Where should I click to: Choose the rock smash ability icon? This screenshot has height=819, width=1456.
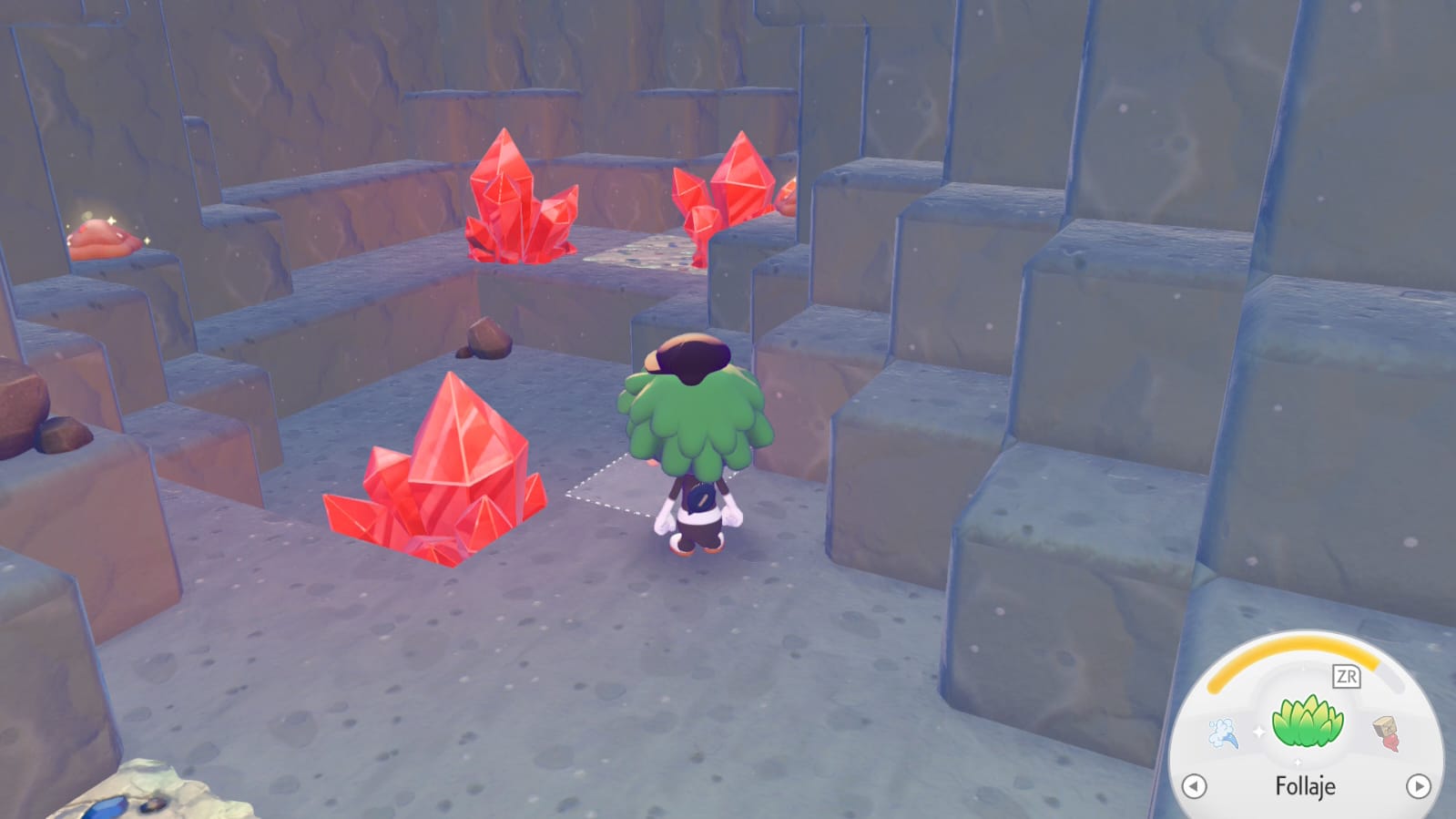click(1386, 732)
